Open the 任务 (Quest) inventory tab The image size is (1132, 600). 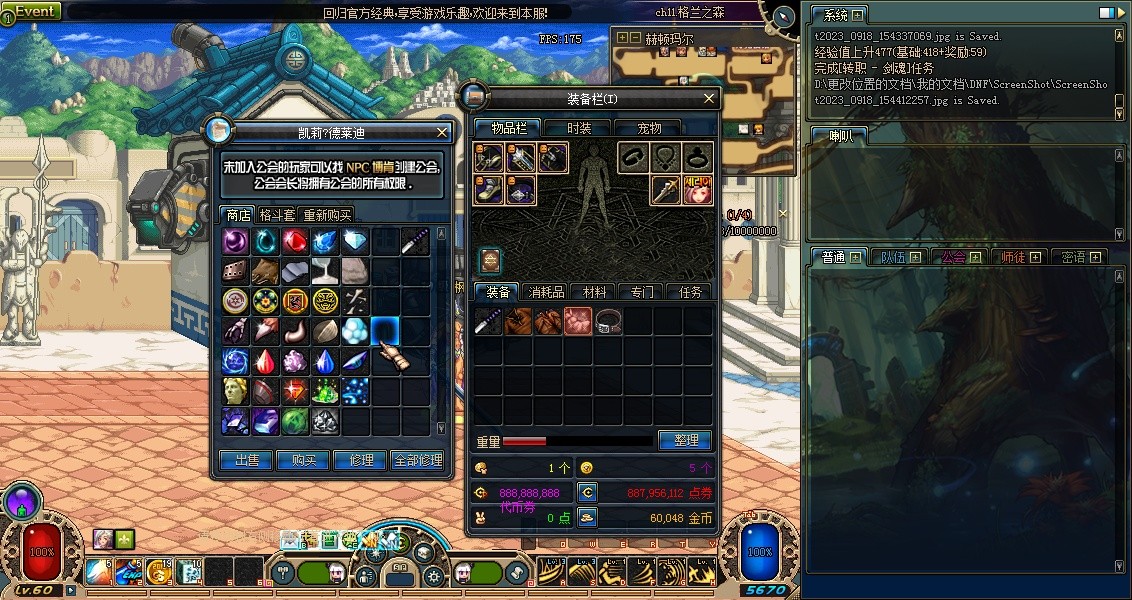tap(690, 292)
